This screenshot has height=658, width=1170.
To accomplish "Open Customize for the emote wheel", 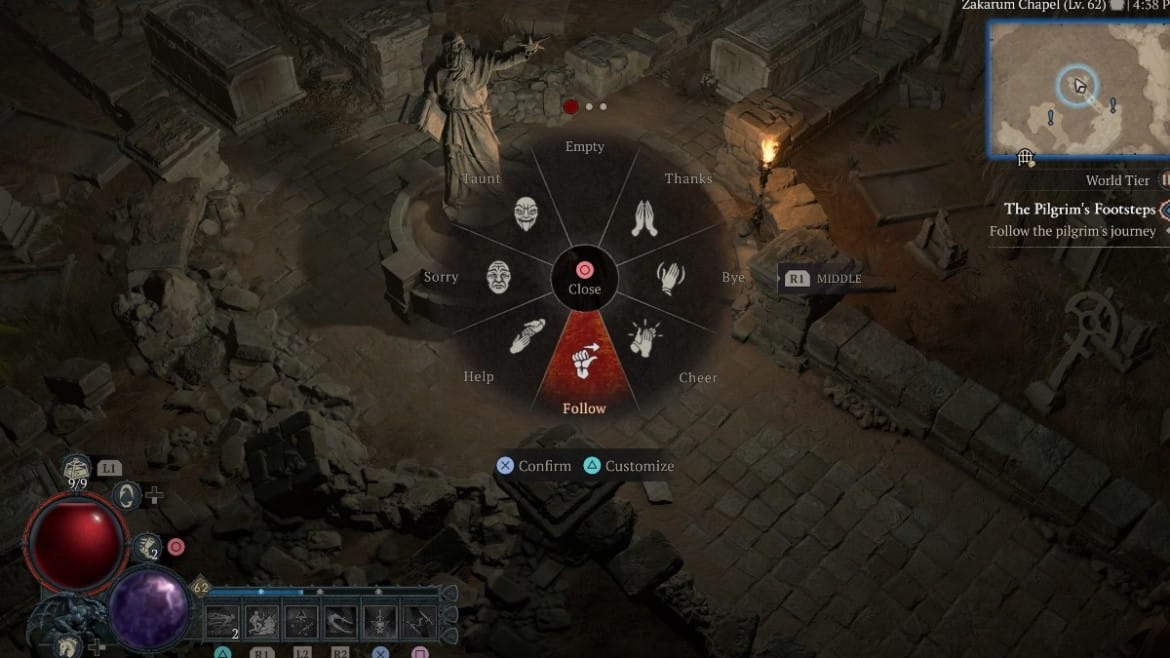I will pyautogui.click(x=629, y=466).
